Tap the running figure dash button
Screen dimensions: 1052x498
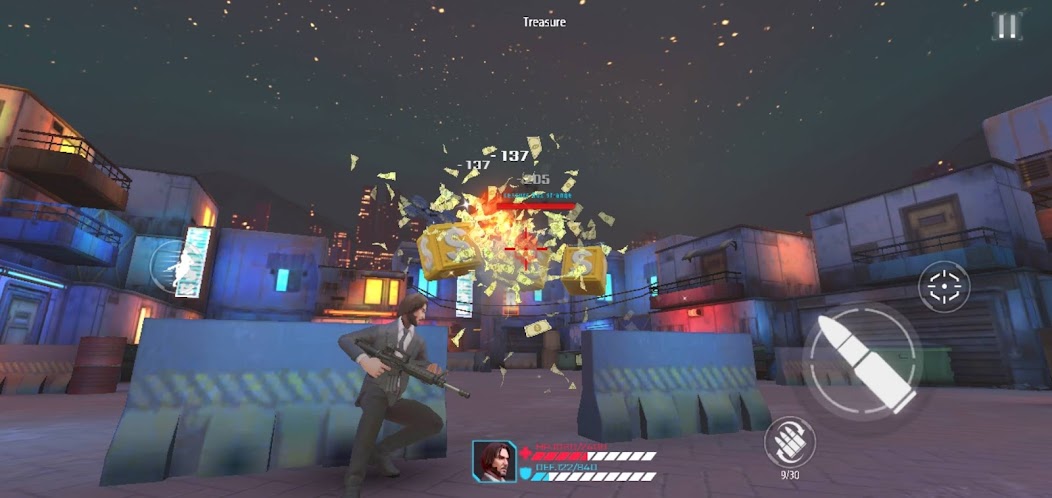[x=176, y=267]
